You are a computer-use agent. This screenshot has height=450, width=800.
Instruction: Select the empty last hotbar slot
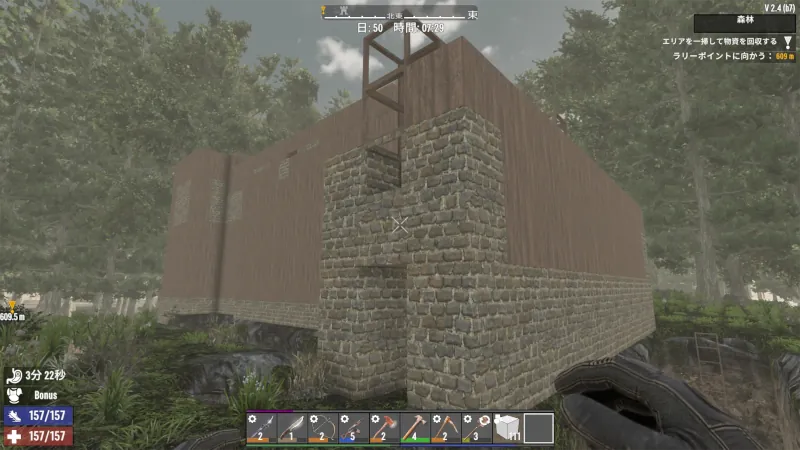click(539, 427)
